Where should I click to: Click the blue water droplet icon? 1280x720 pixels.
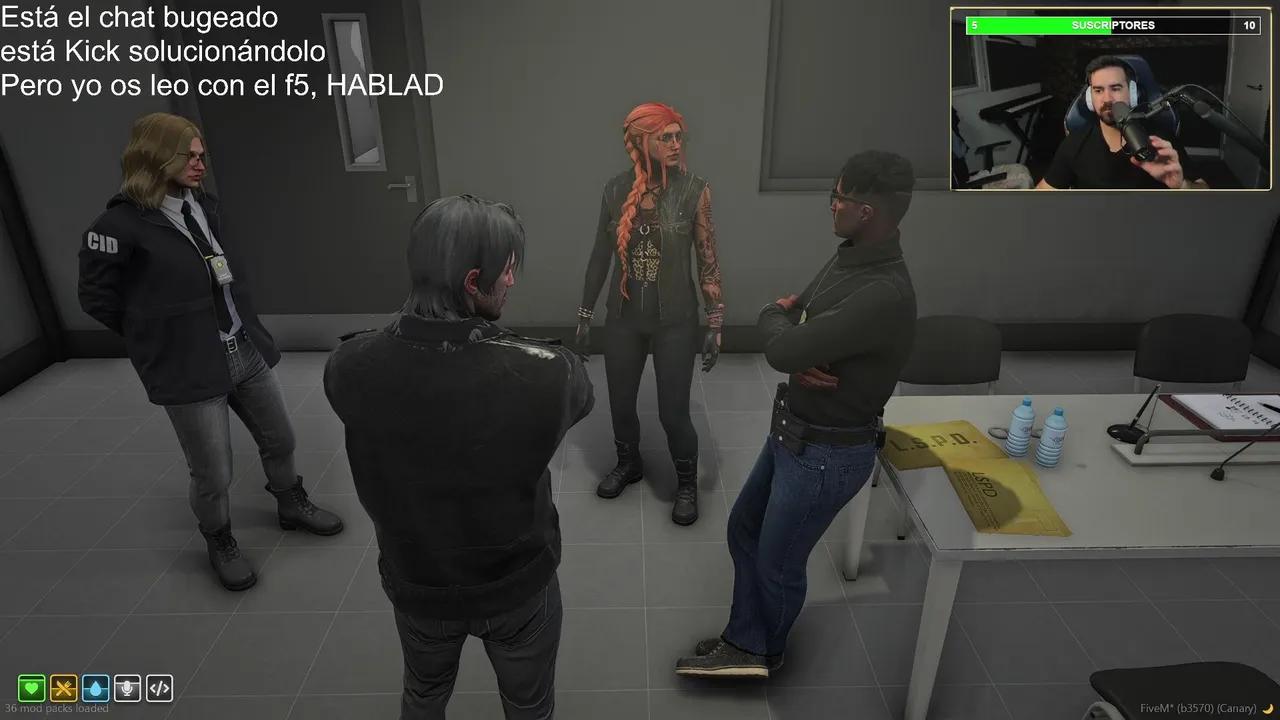(96, 688)
